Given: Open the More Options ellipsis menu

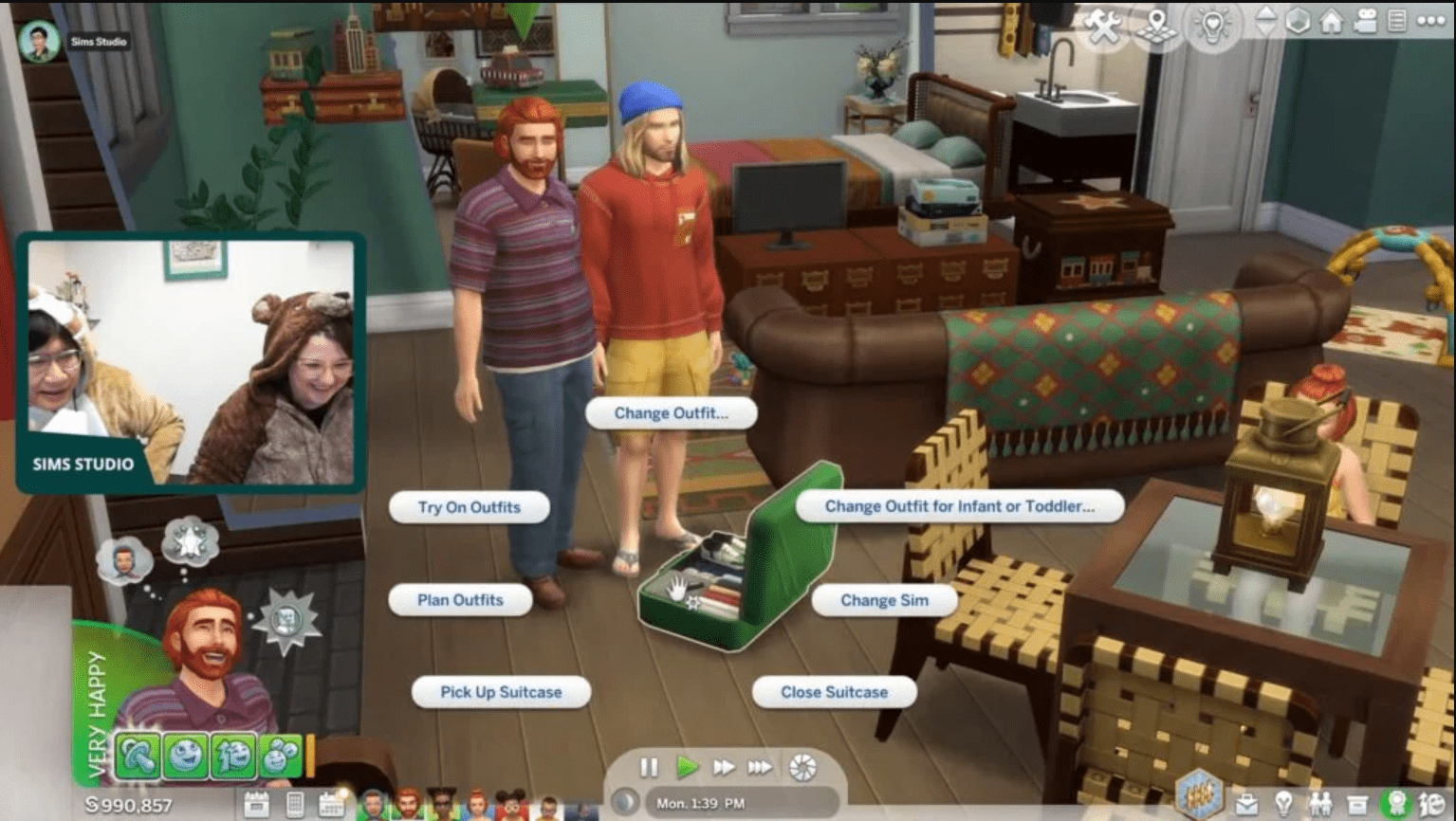Looking at the screenshot, I should [x=1432, y=19].
